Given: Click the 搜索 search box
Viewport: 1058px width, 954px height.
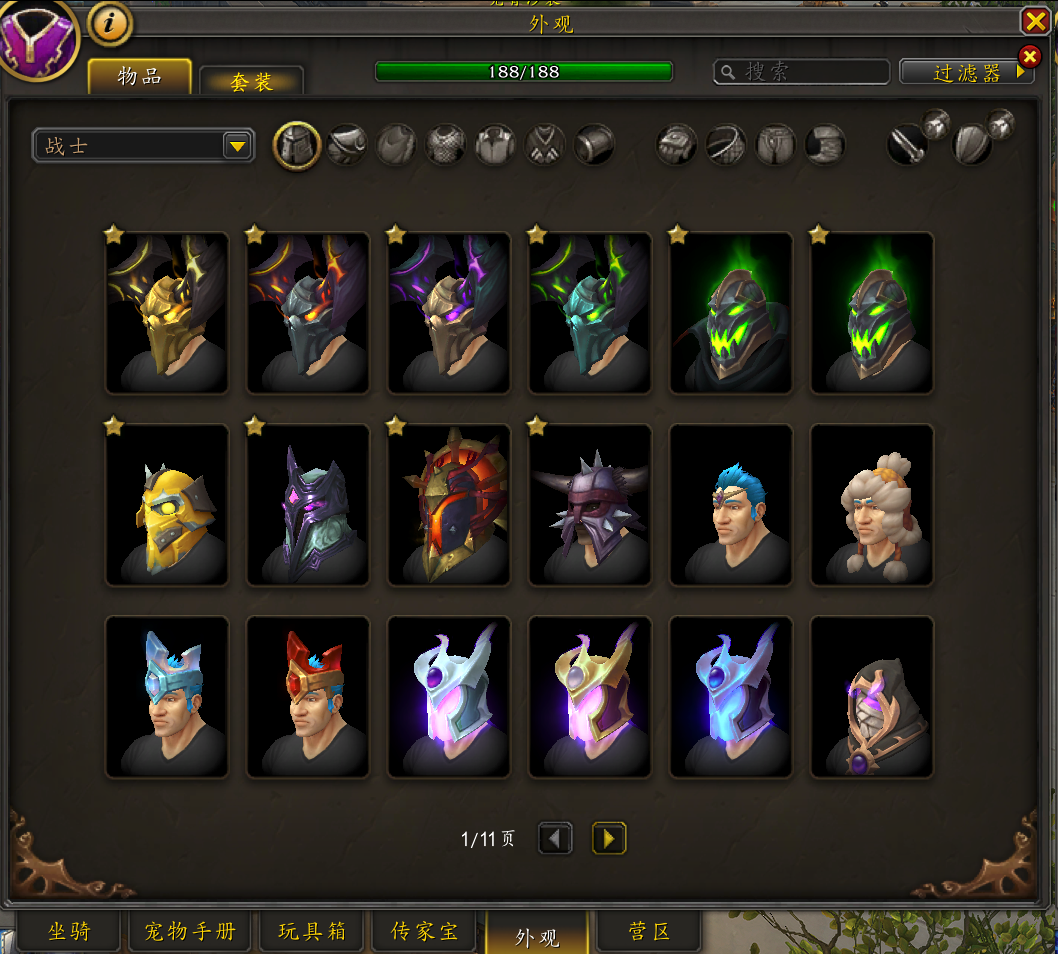Looking at the screenshot, I should (802, 72).
